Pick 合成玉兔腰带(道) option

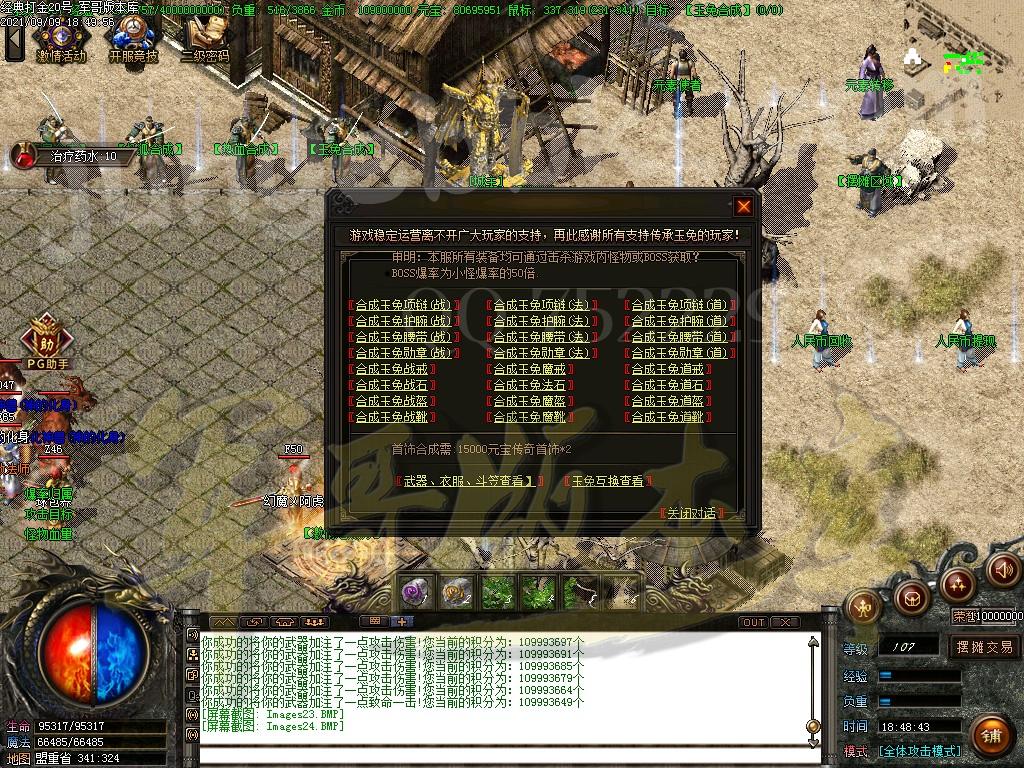click(x=680, y=337)
